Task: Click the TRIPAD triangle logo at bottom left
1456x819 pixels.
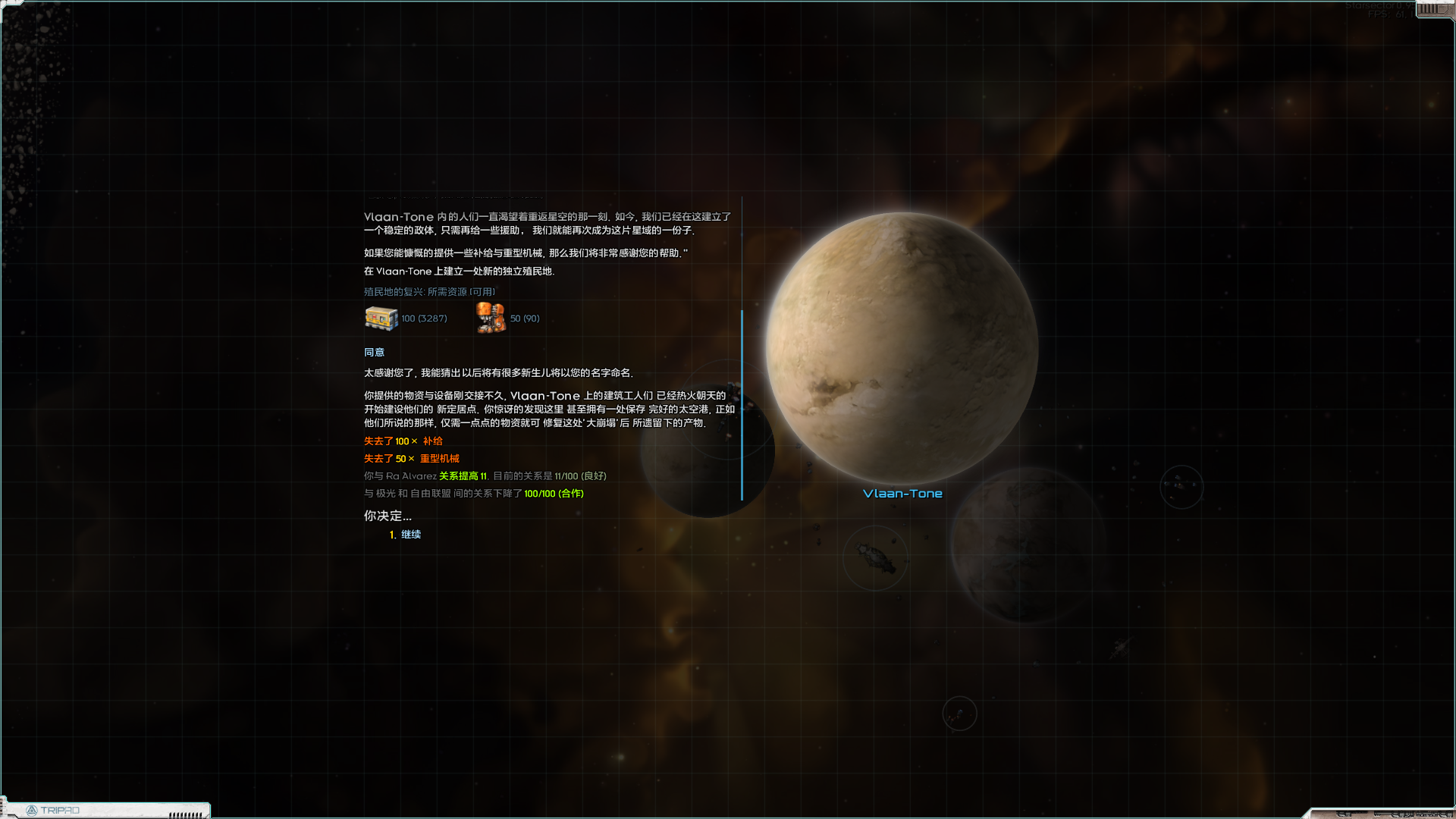Action: click(33, 810)
